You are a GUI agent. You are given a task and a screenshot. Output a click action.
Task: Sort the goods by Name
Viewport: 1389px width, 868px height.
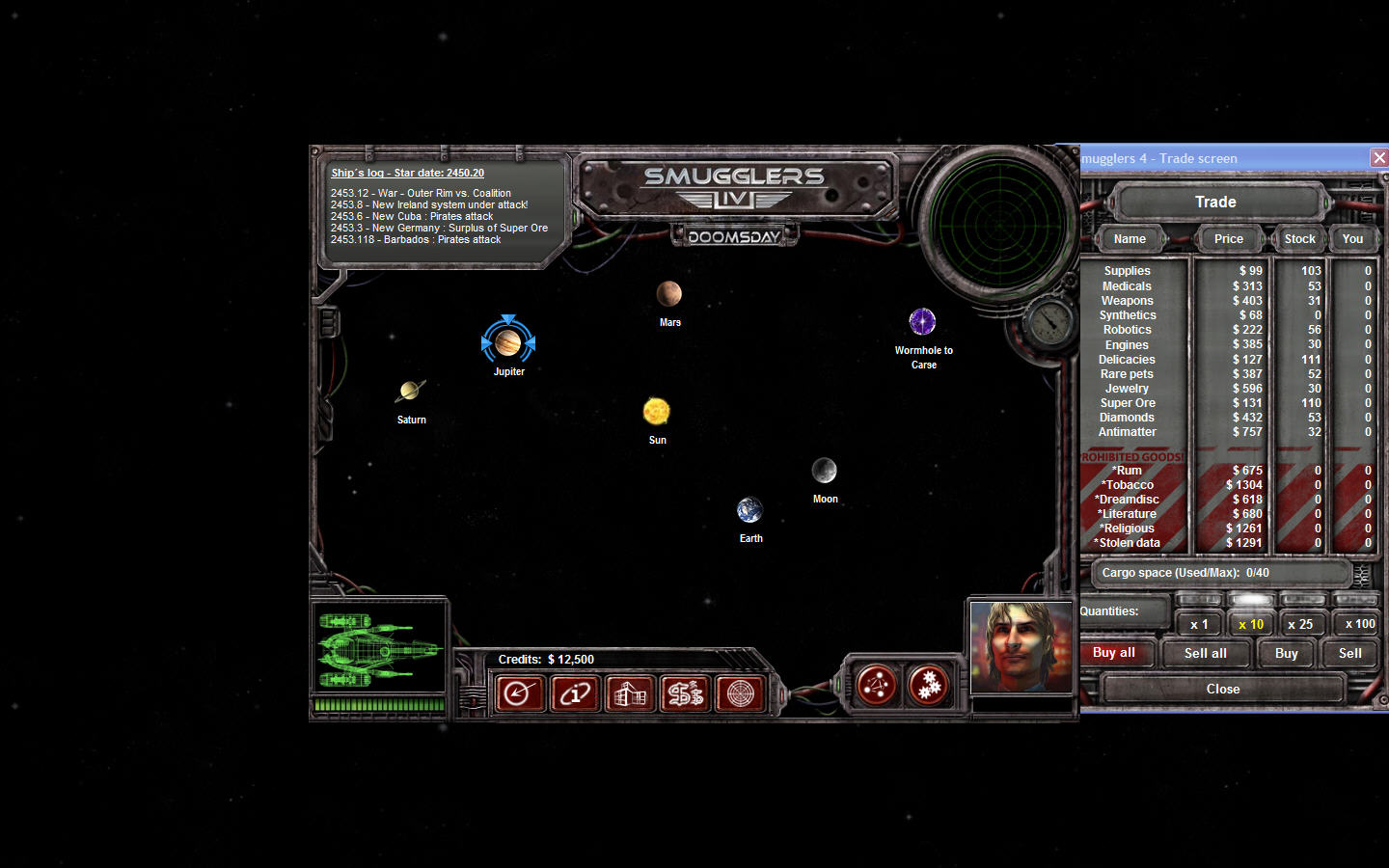1130,238
